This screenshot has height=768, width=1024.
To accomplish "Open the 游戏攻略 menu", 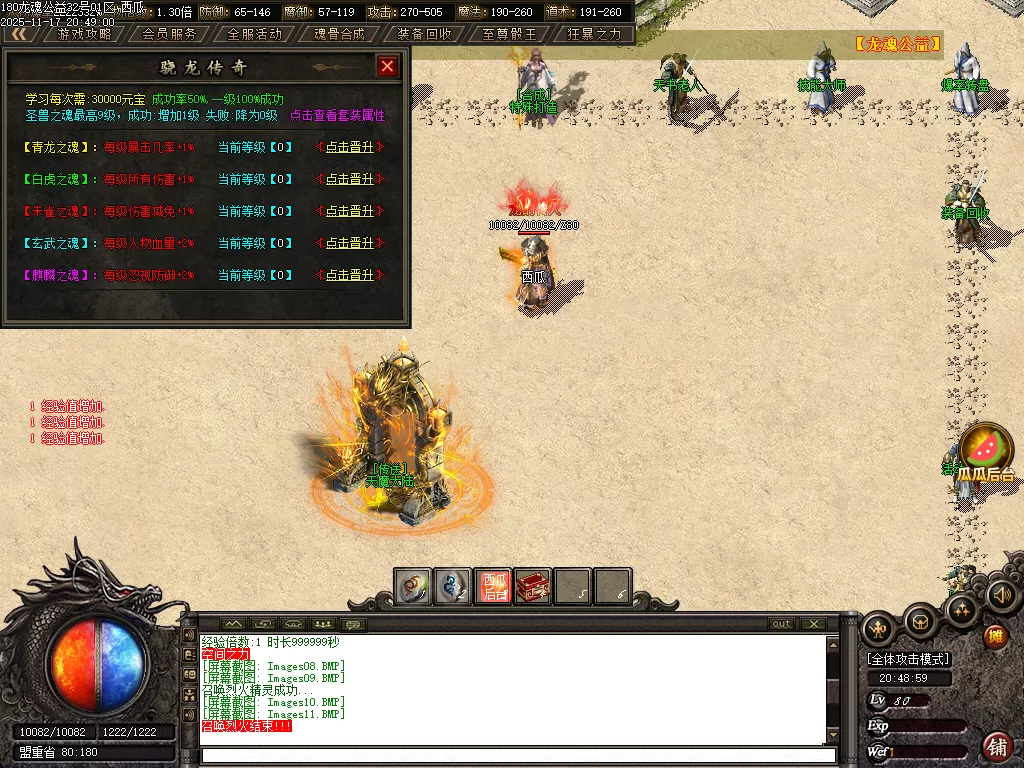I will 84,33.
